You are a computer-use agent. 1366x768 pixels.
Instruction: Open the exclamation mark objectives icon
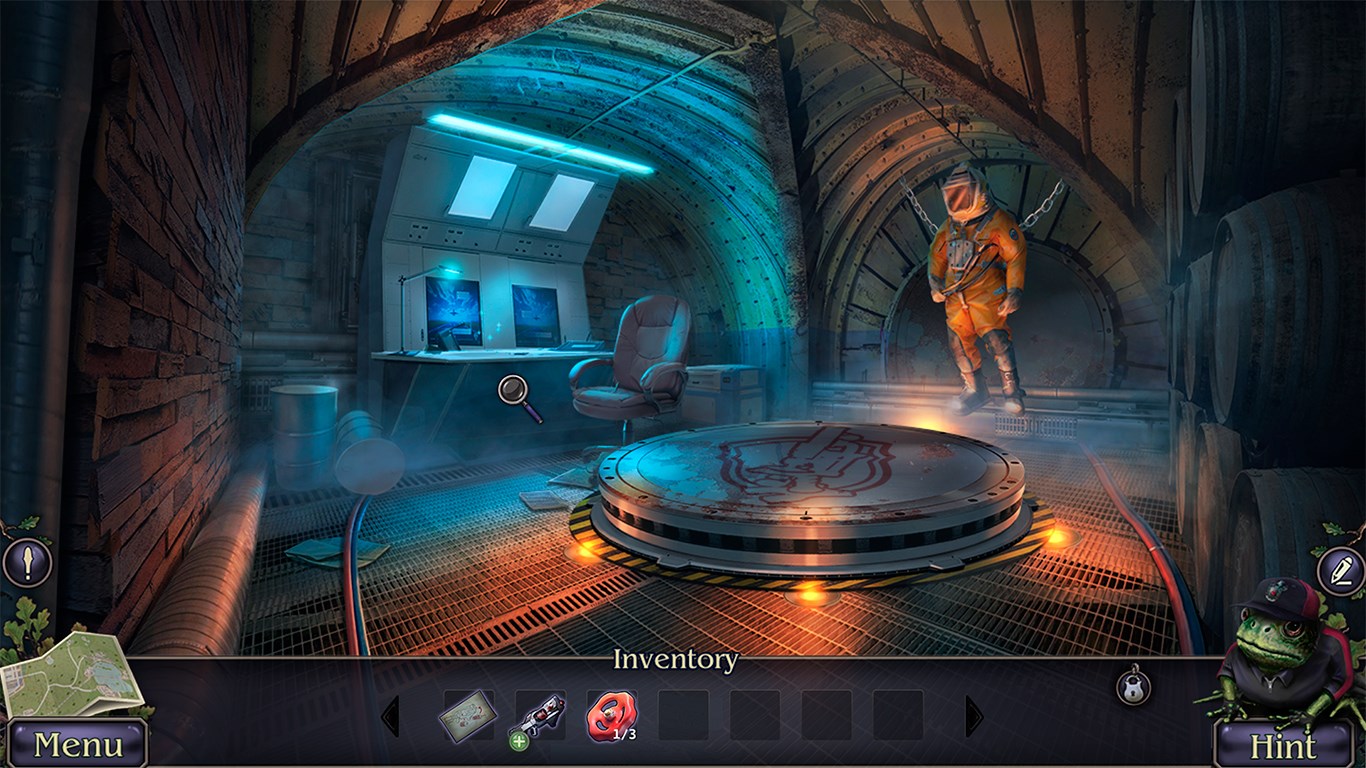point(27,563)
